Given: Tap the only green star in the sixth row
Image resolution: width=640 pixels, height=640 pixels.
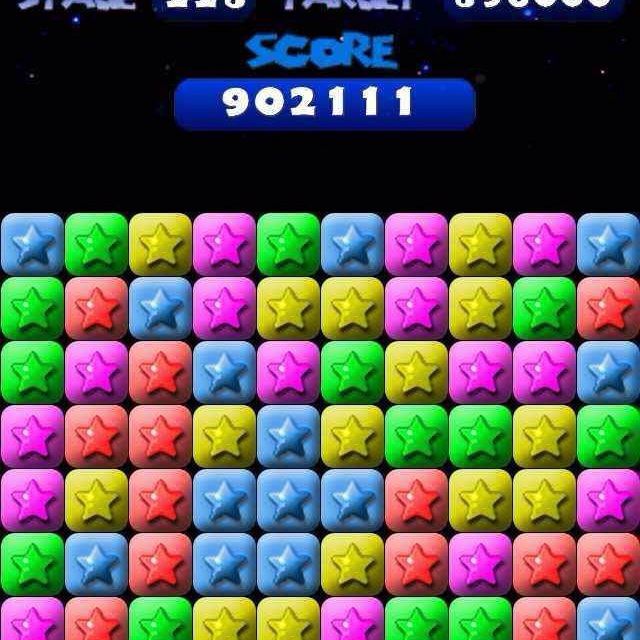Looking at the screenshot, I should (32, 565).
